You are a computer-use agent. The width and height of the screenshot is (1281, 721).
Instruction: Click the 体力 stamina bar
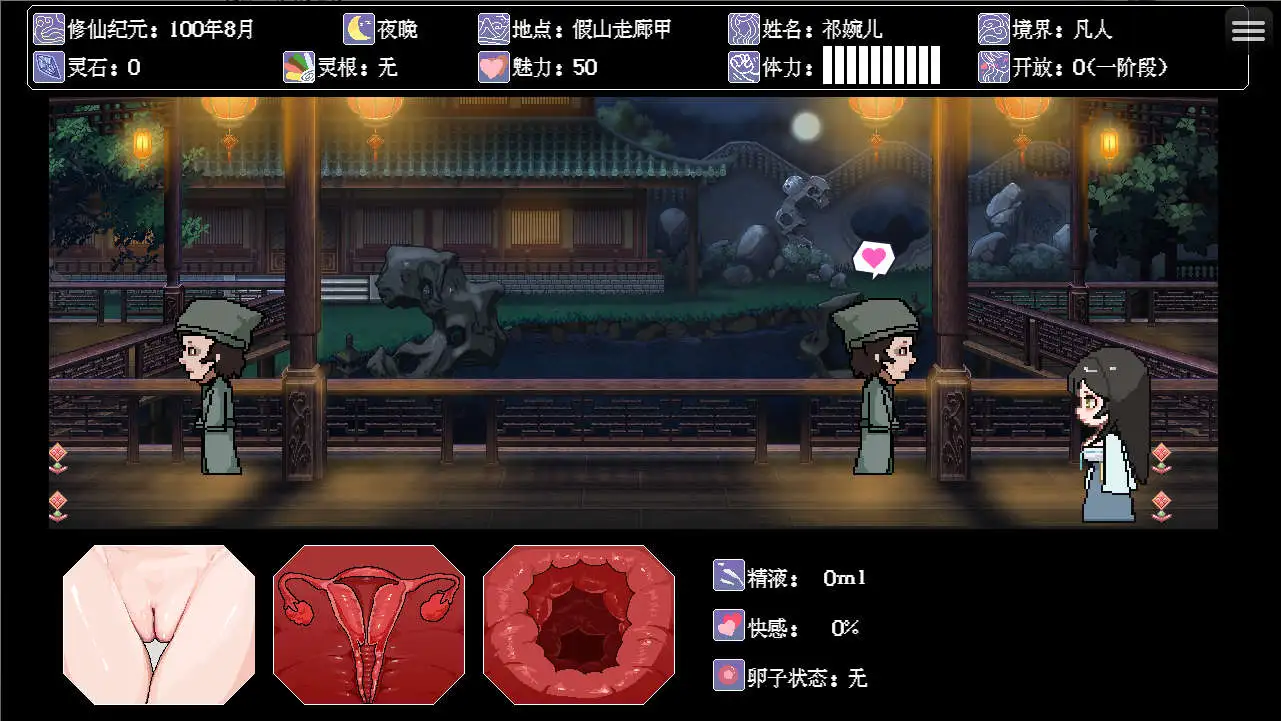tap(880, 67)
